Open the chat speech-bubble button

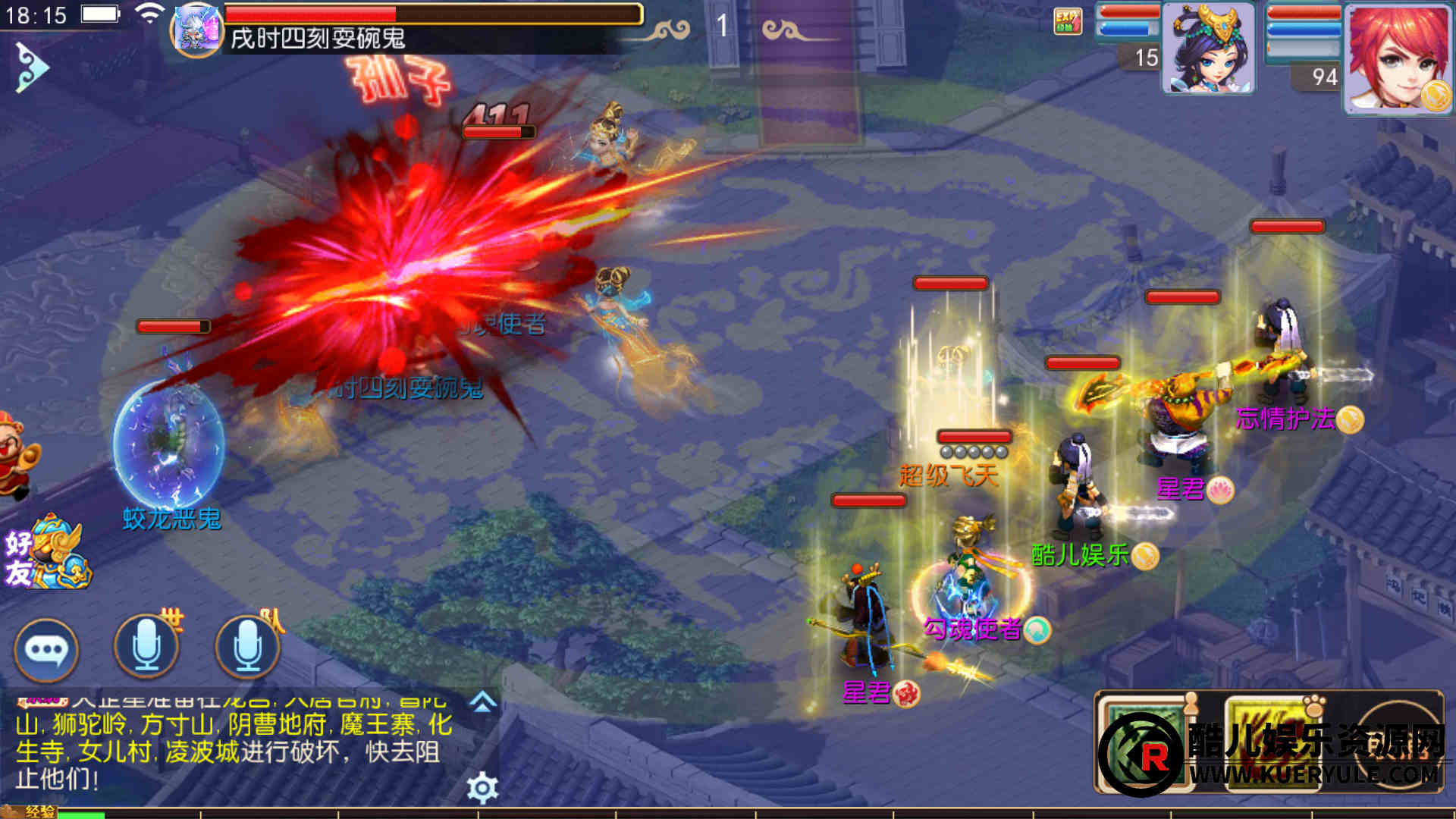click(x=46, y=650)
